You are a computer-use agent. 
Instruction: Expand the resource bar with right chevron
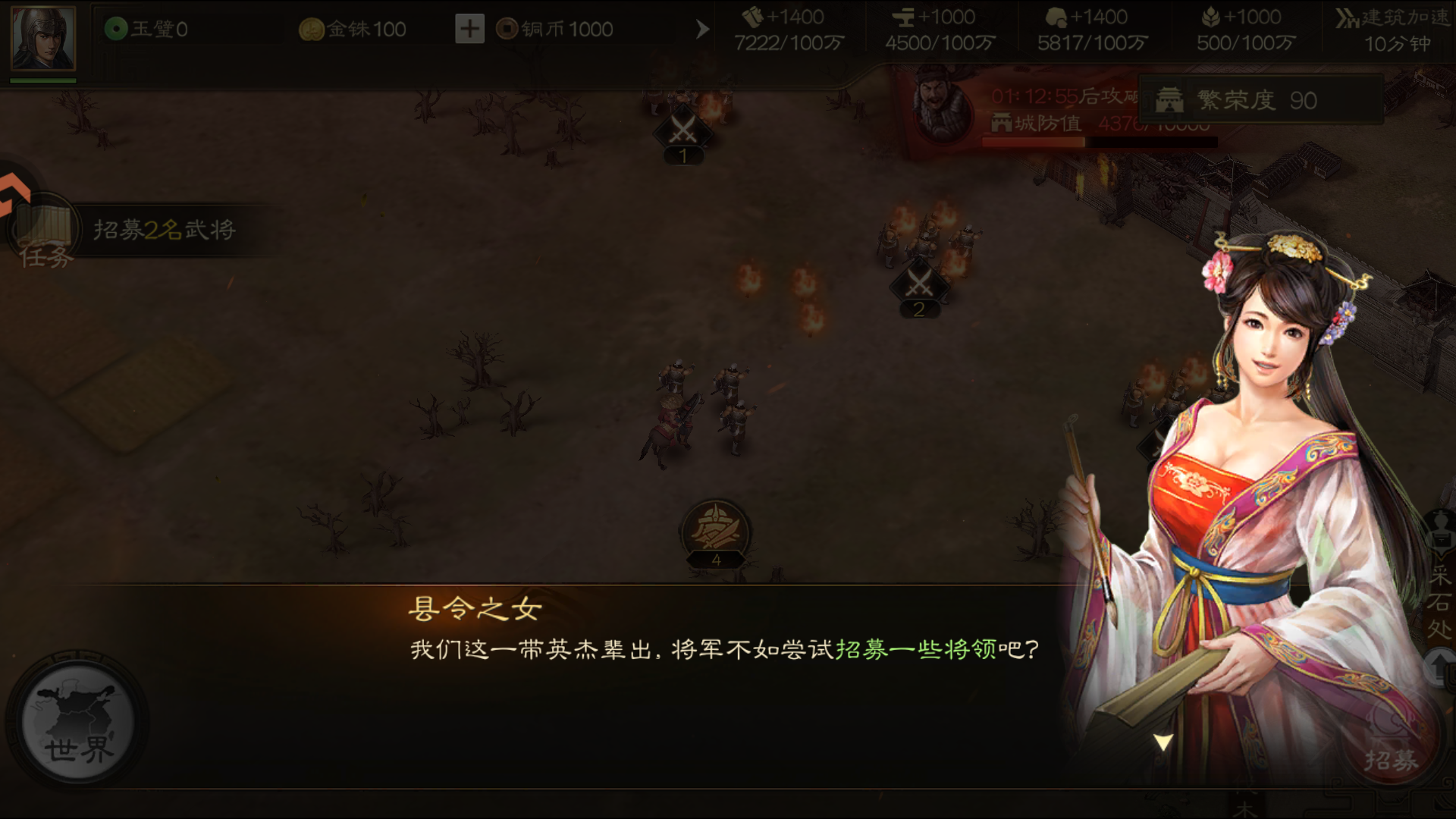(702, 29)
